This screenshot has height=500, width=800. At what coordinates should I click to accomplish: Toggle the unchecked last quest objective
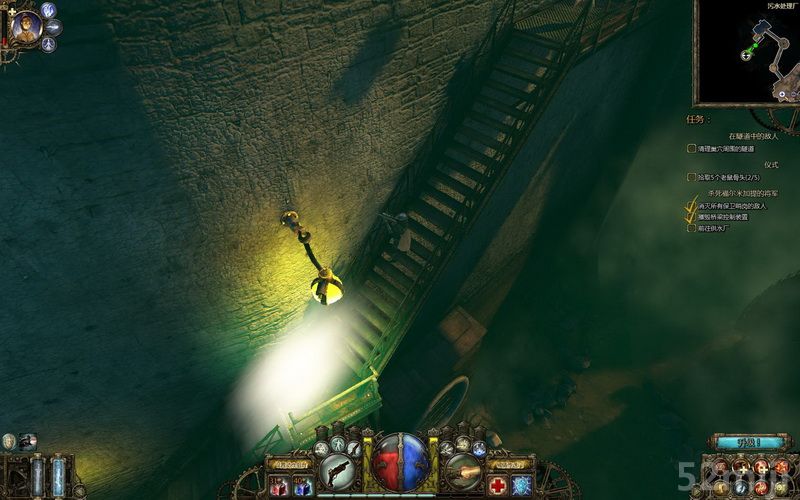(x=691, y=228)
